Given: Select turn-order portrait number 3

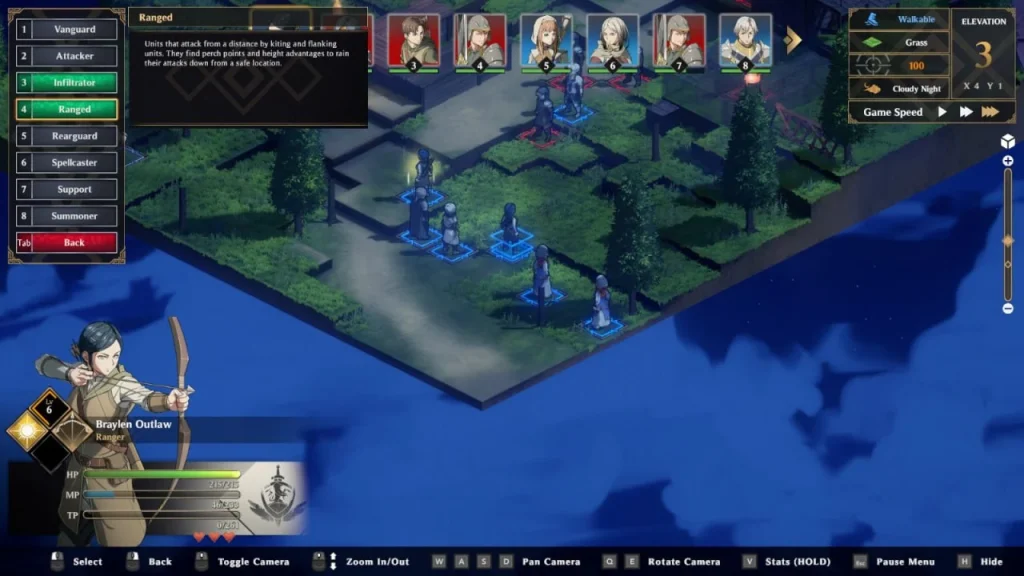Looking at the screenshot, I should tap(413, 42).
